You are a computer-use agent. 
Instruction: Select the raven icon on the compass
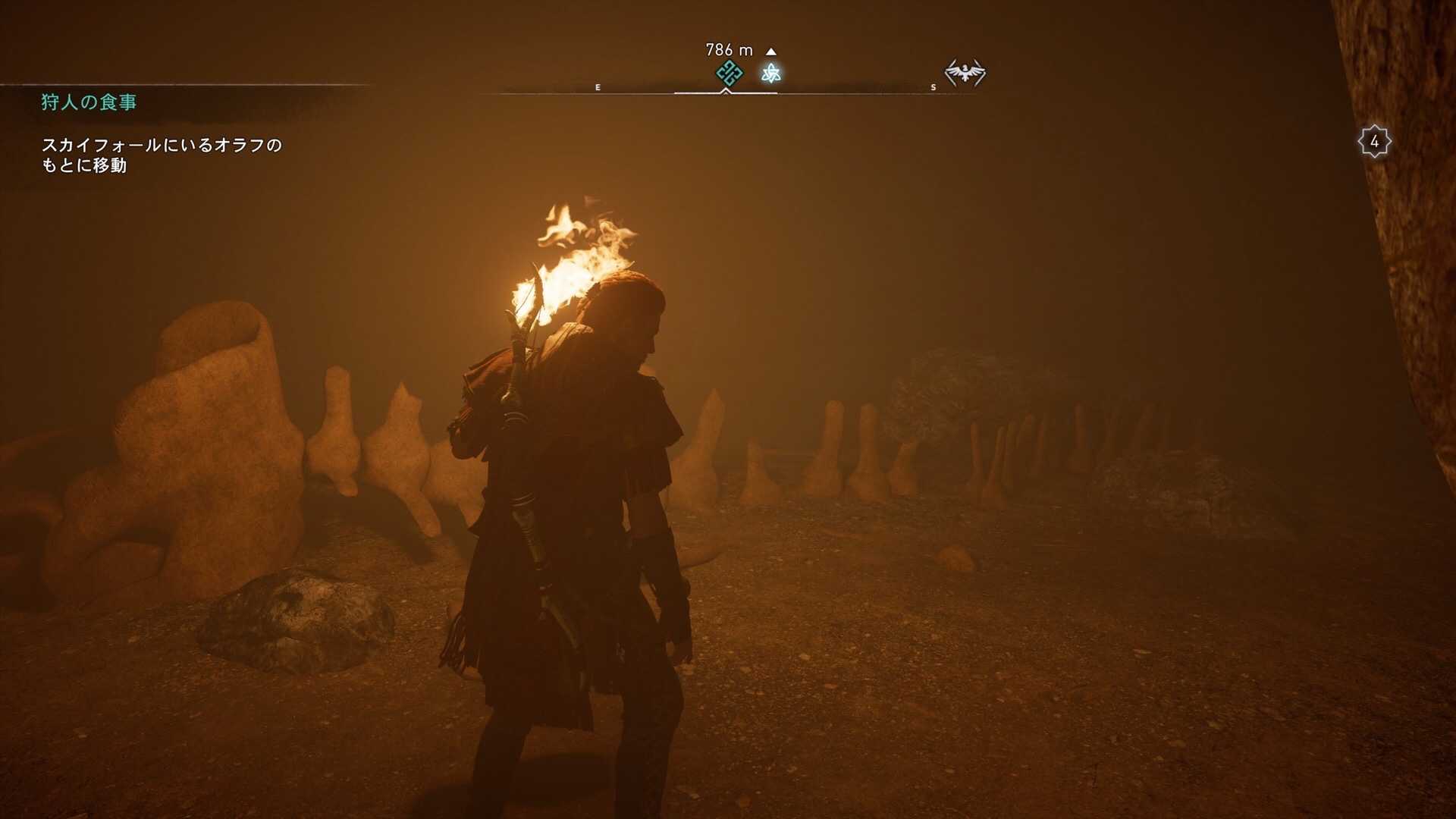965,73
